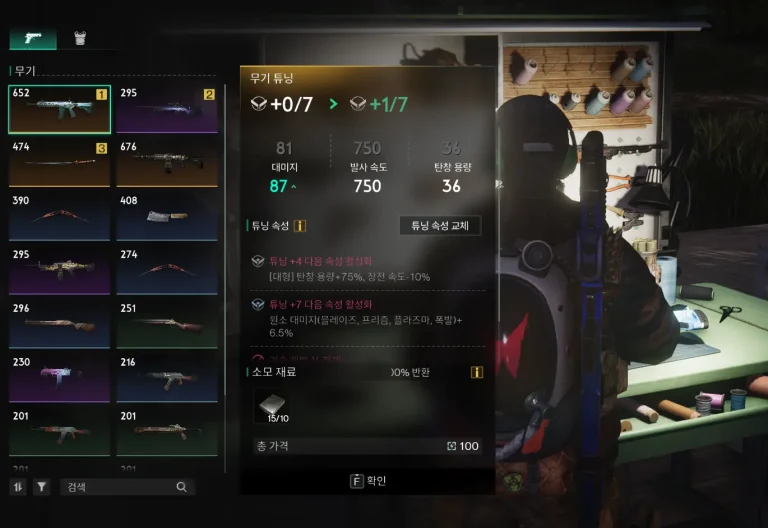Show info for 튜닝 속성 section
This screenshot has height=528, width=768.
click(300, 226)
